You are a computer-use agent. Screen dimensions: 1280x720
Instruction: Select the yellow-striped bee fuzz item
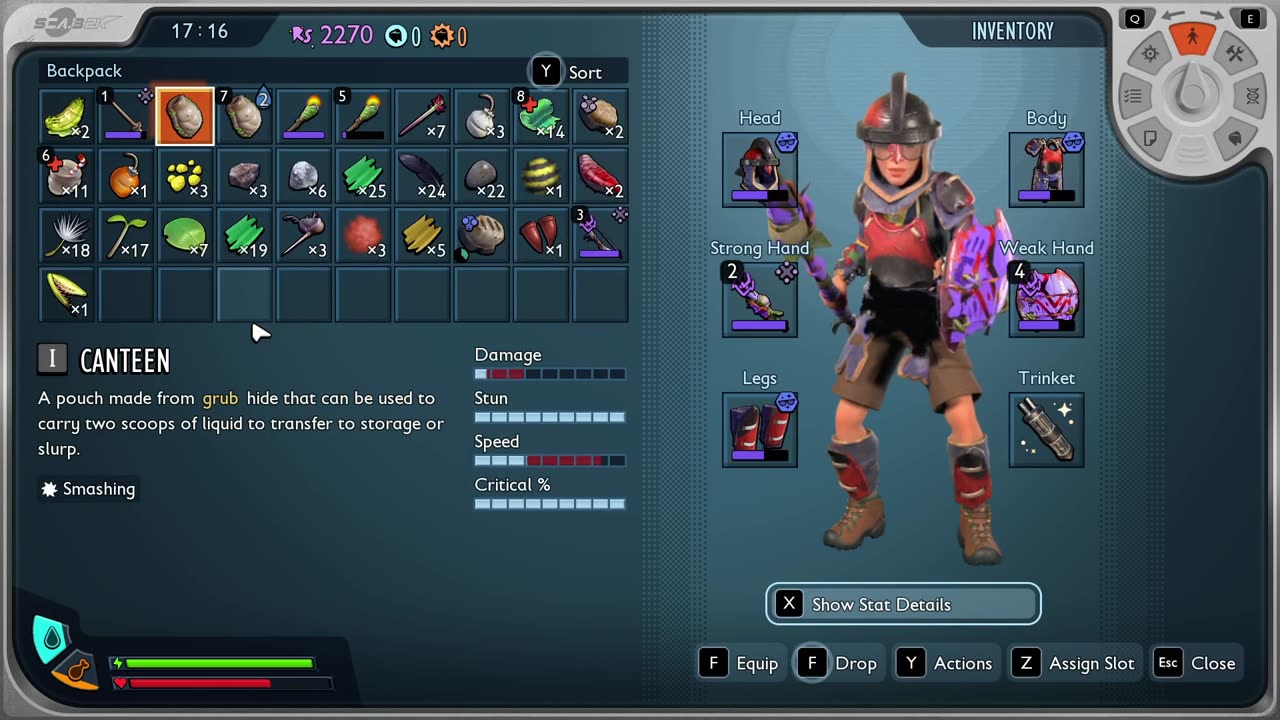(541, 177)
